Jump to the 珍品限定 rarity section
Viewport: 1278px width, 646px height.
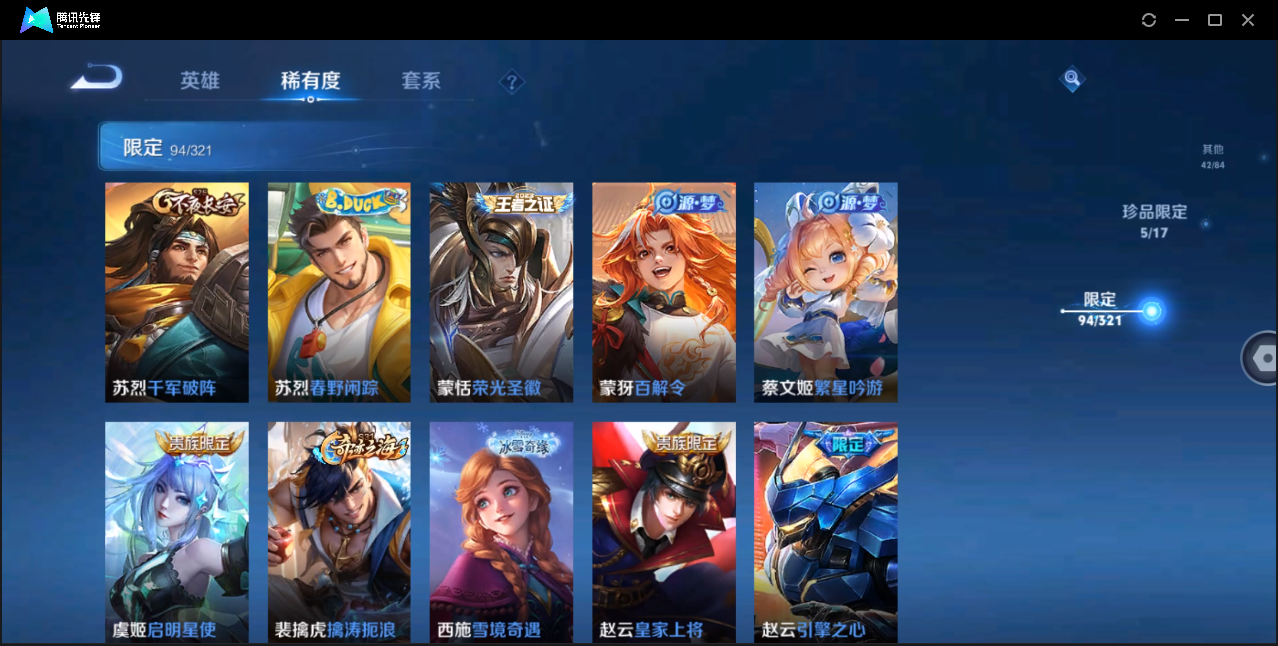coord(1154,221)
